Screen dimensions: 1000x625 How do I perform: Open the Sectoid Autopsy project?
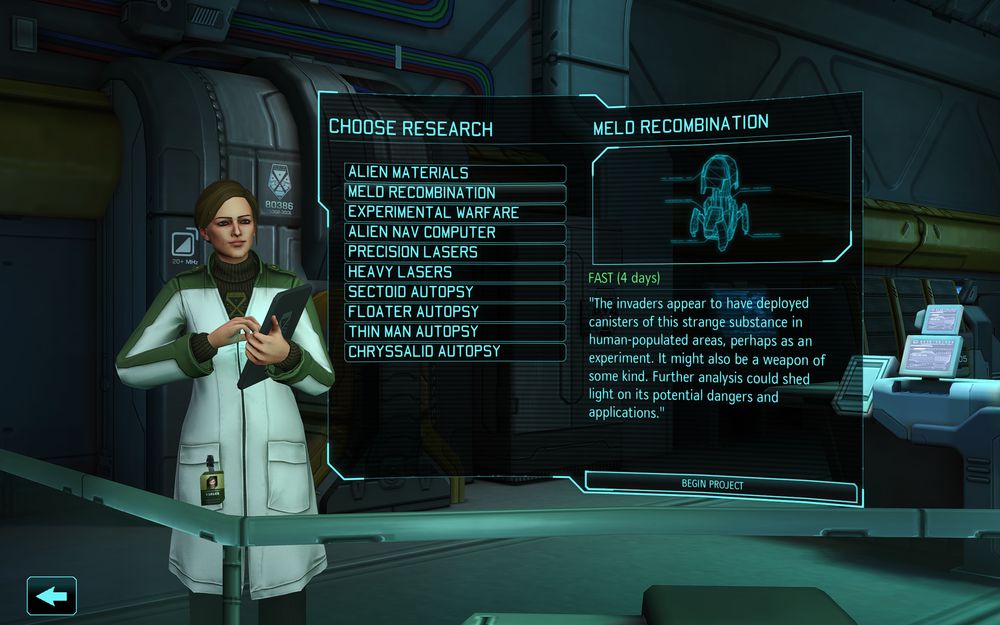click(x=455, y=292)
